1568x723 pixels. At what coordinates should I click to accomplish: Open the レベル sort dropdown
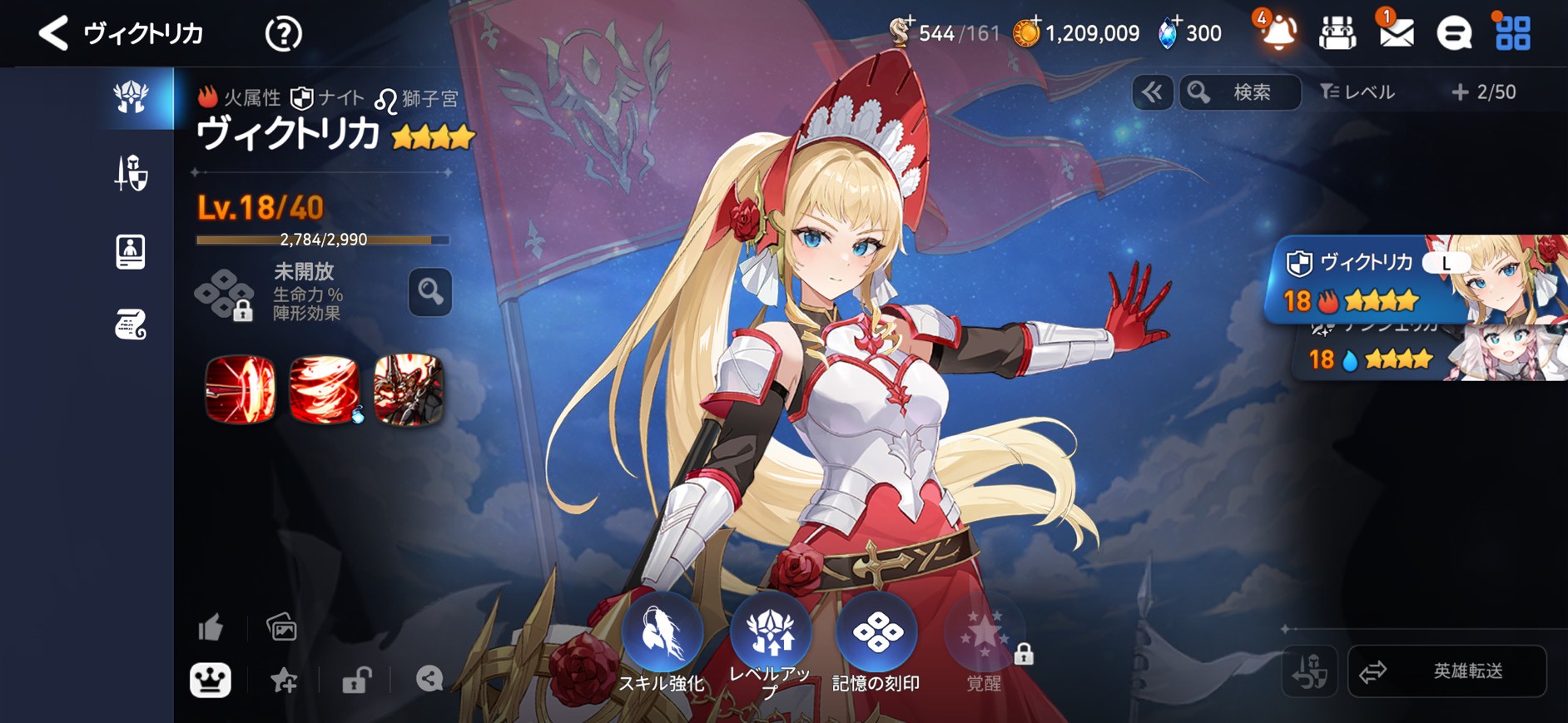coord(1357,92)
